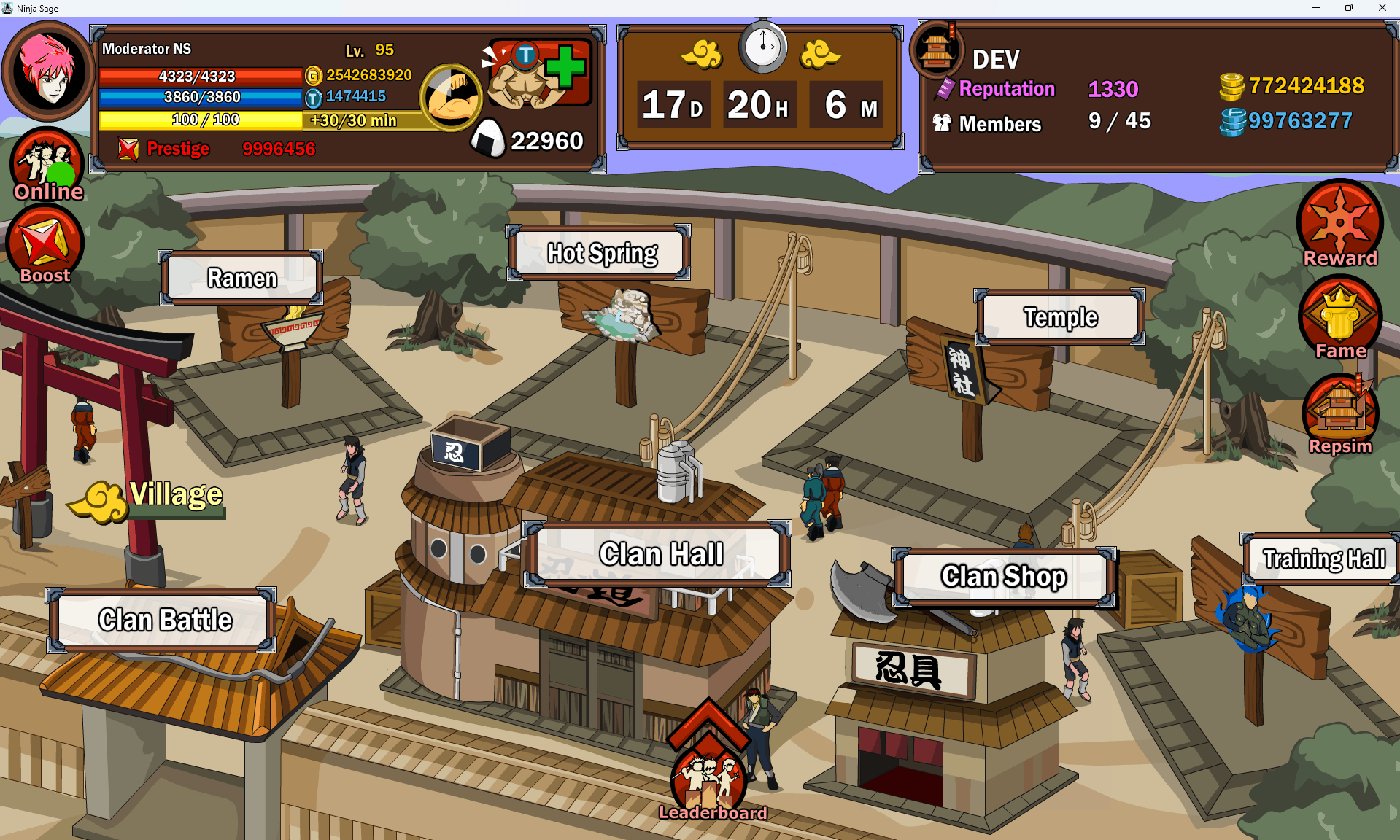Activate the Boost icon
Screen dimensions: 1400x840
tap(45, 245)
